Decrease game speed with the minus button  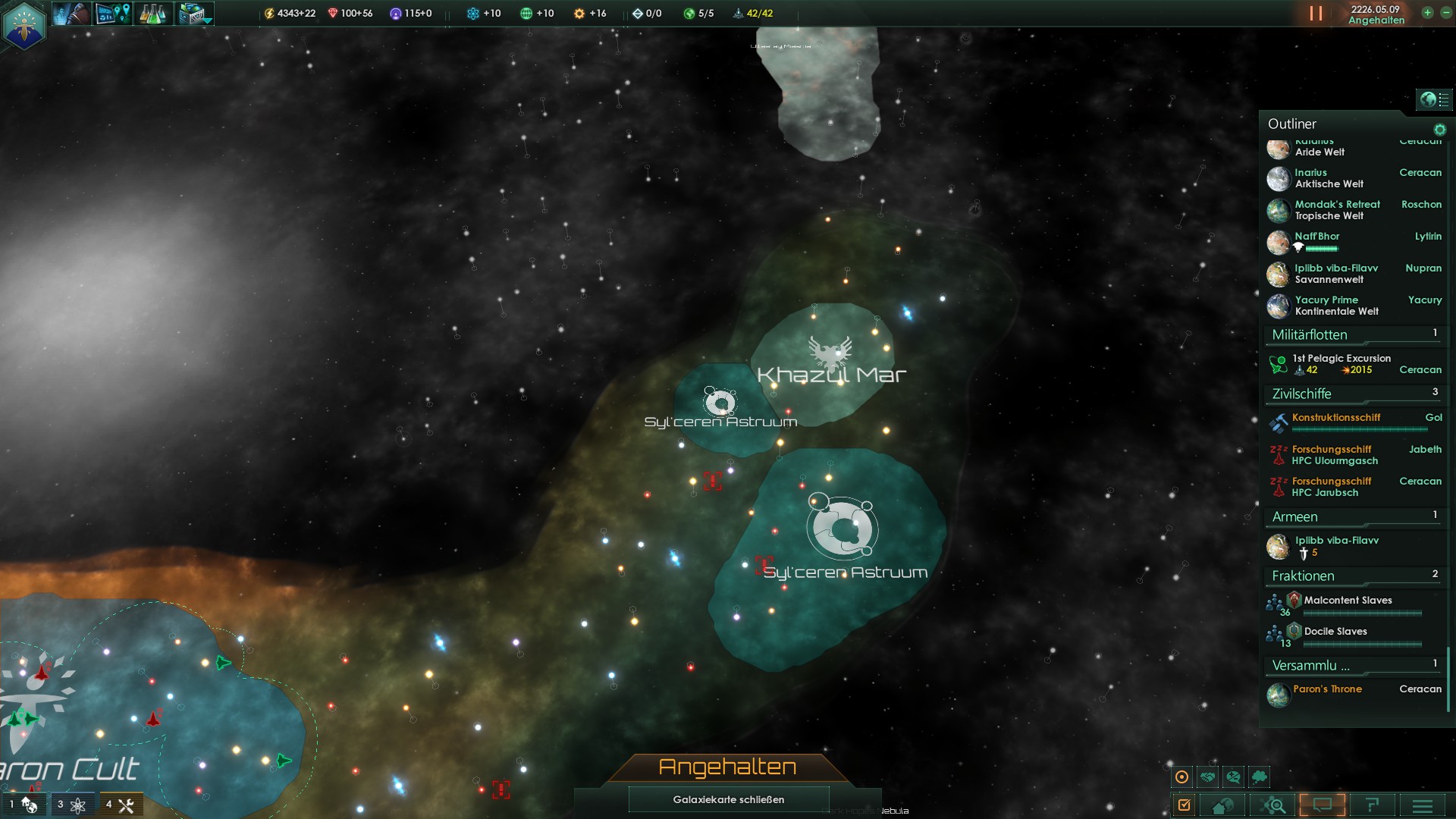point(1445,13)
